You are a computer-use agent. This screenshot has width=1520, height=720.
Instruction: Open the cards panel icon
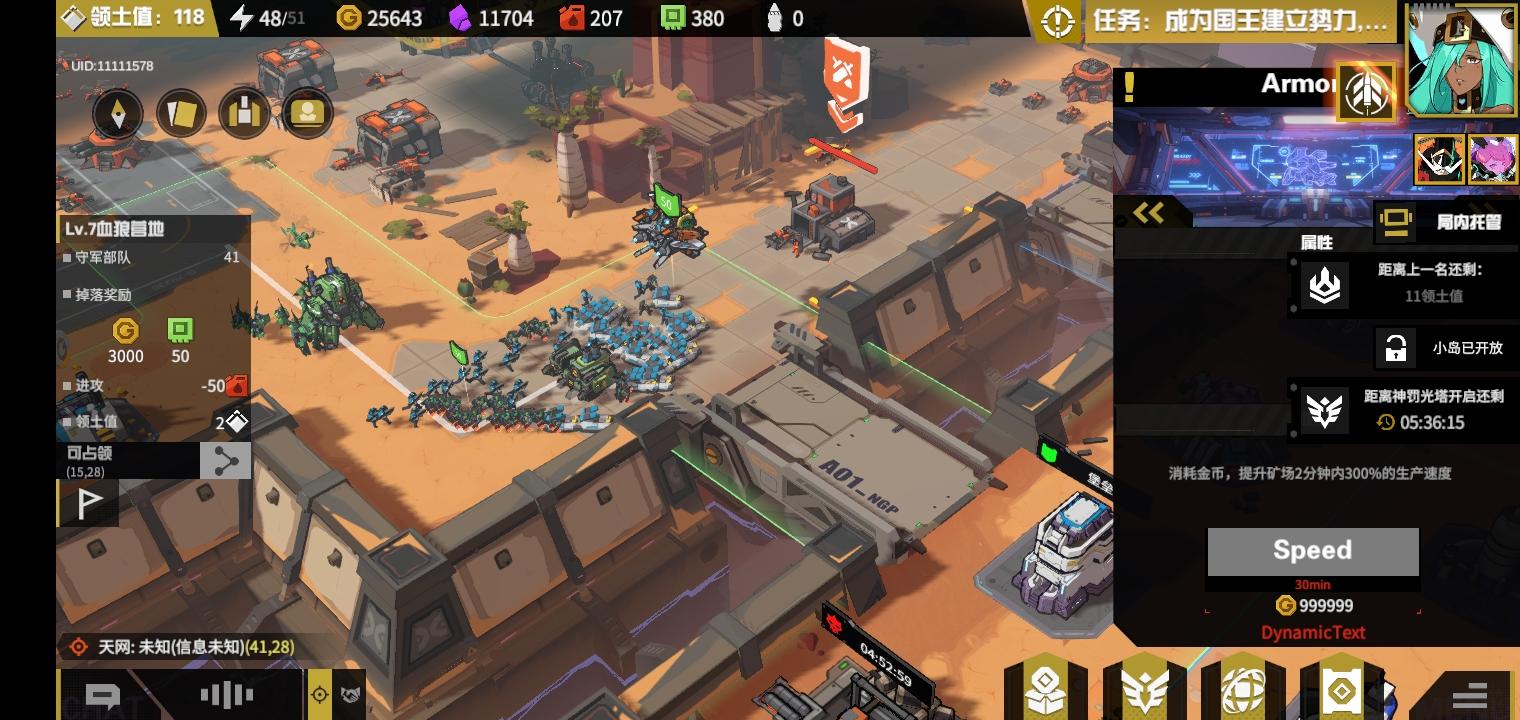pos(180,113)
